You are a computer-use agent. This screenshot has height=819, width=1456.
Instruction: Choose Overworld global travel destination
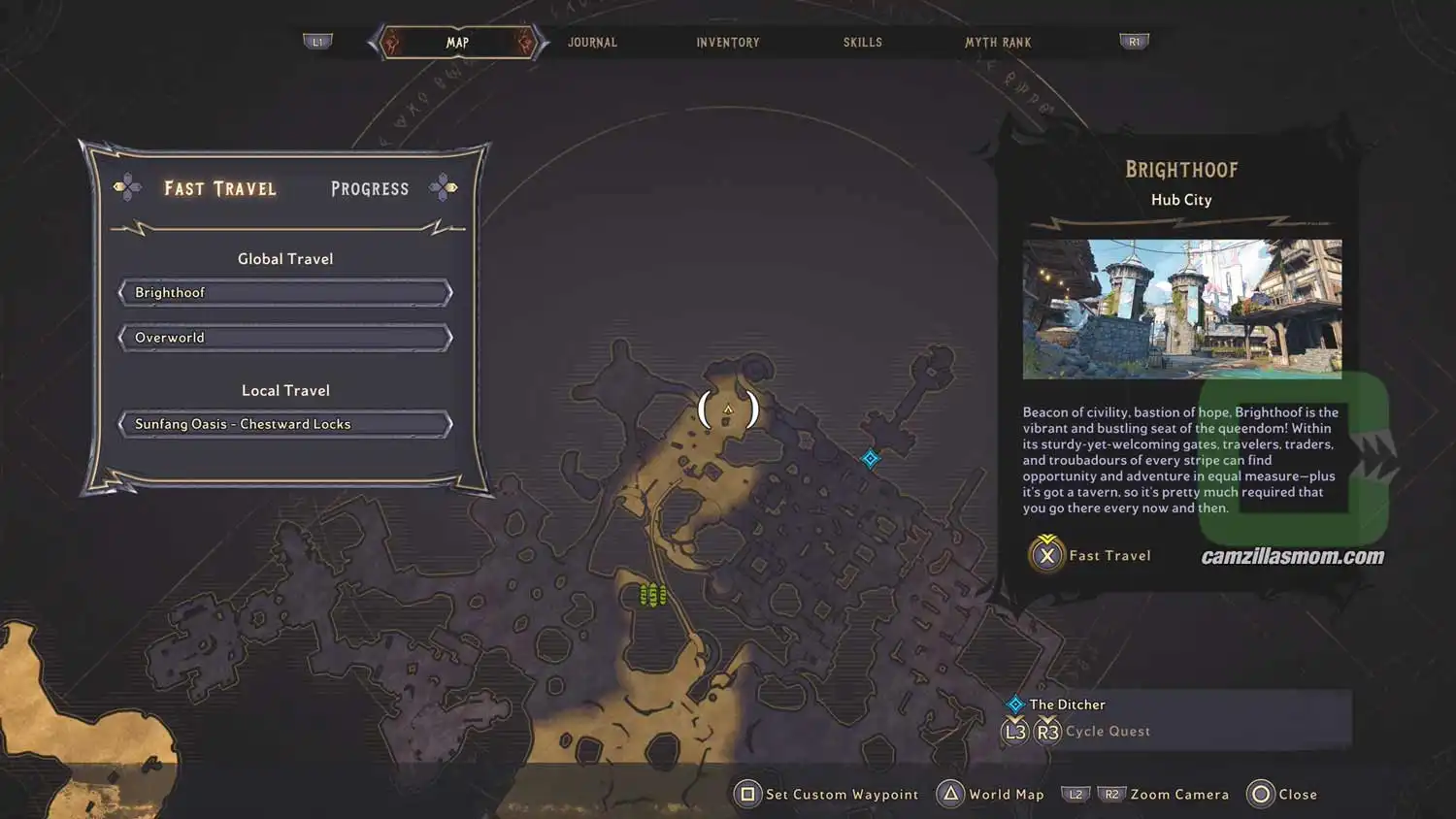pos(285,338)
